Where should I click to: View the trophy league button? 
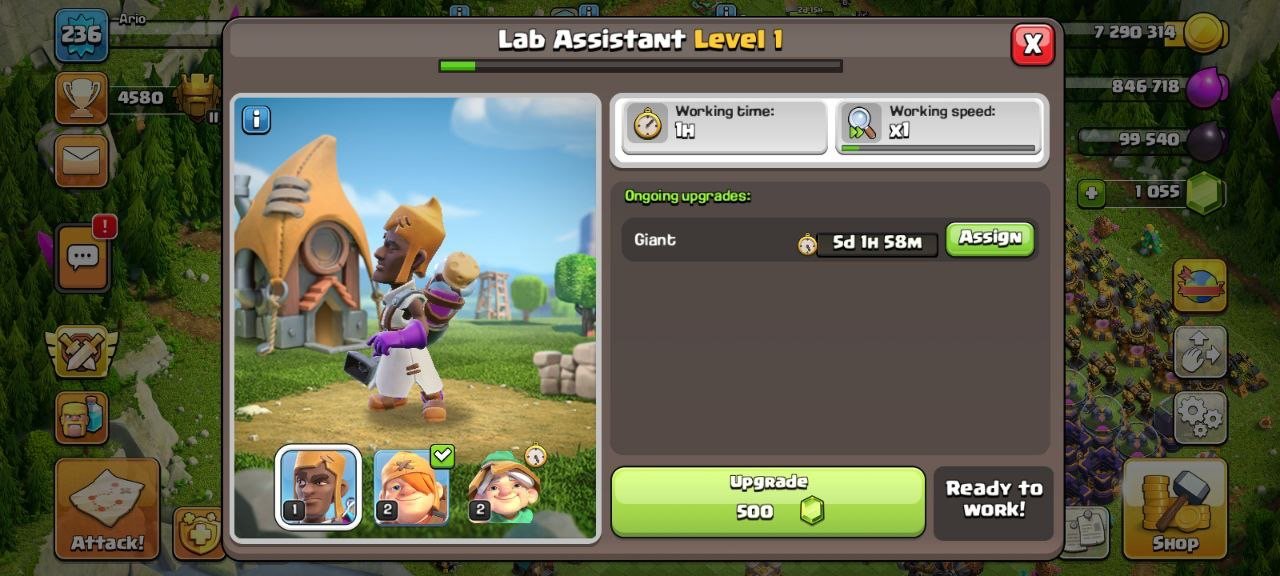tap(81, 98)
